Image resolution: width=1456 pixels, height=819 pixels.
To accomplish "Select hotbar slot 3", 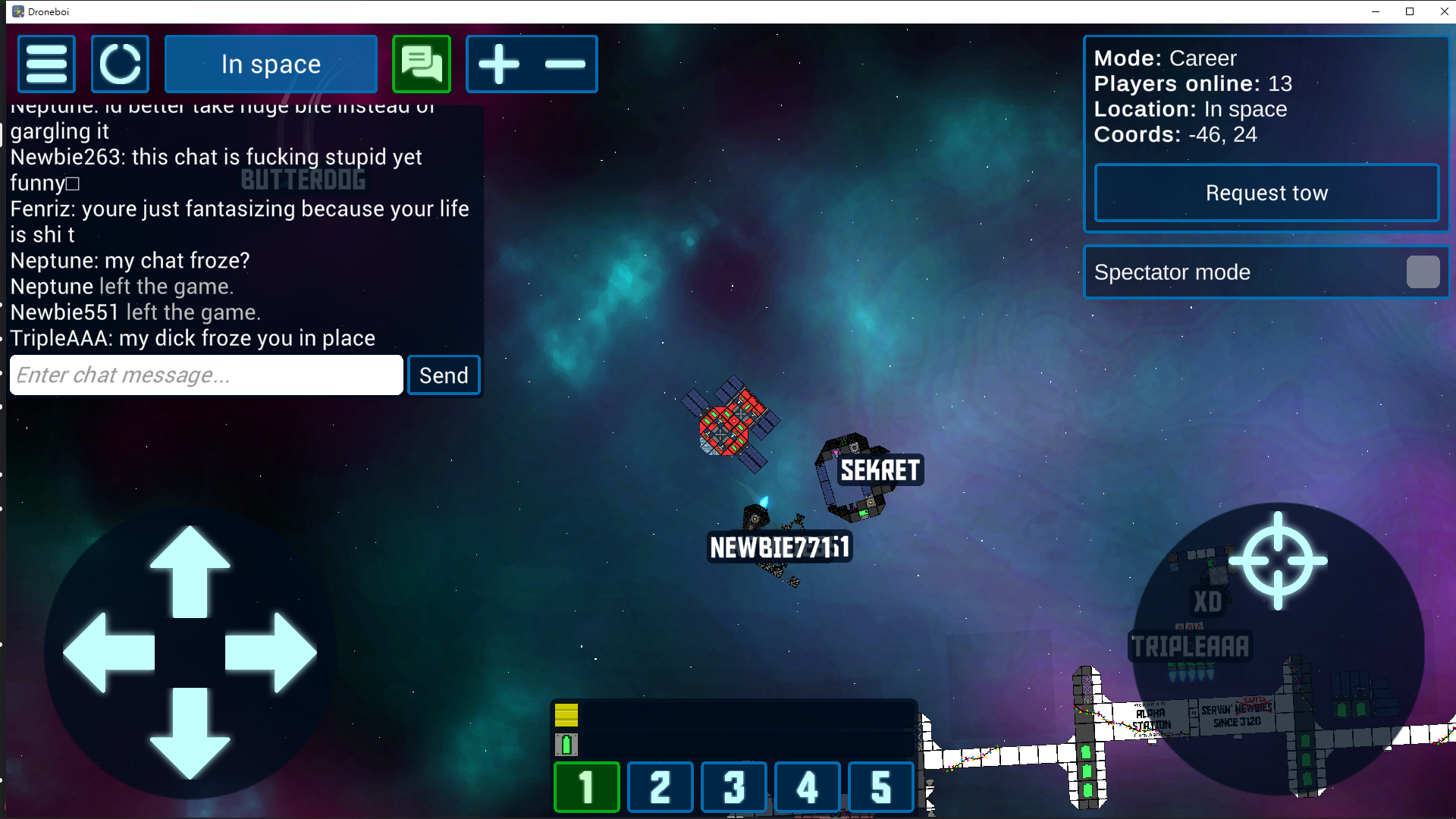I will click(733, 787).
